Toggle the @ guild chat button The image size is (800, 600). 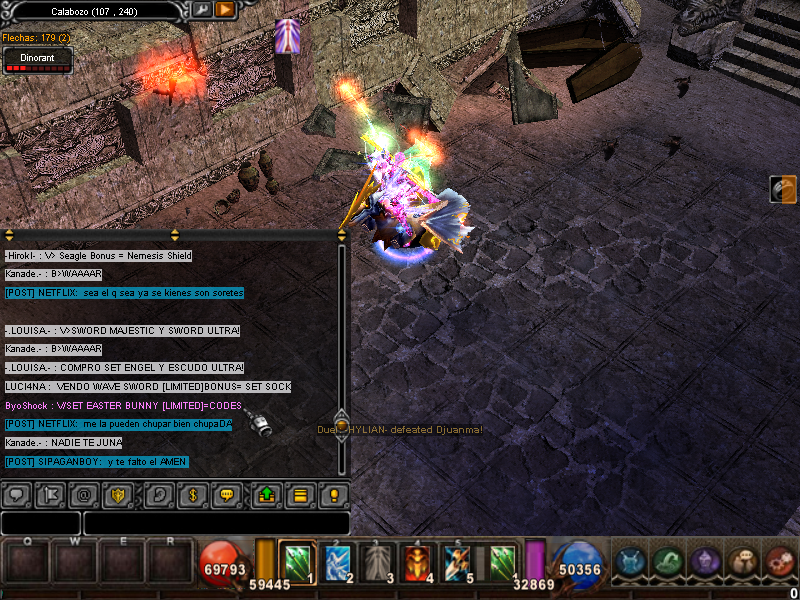tap(84, 494)
